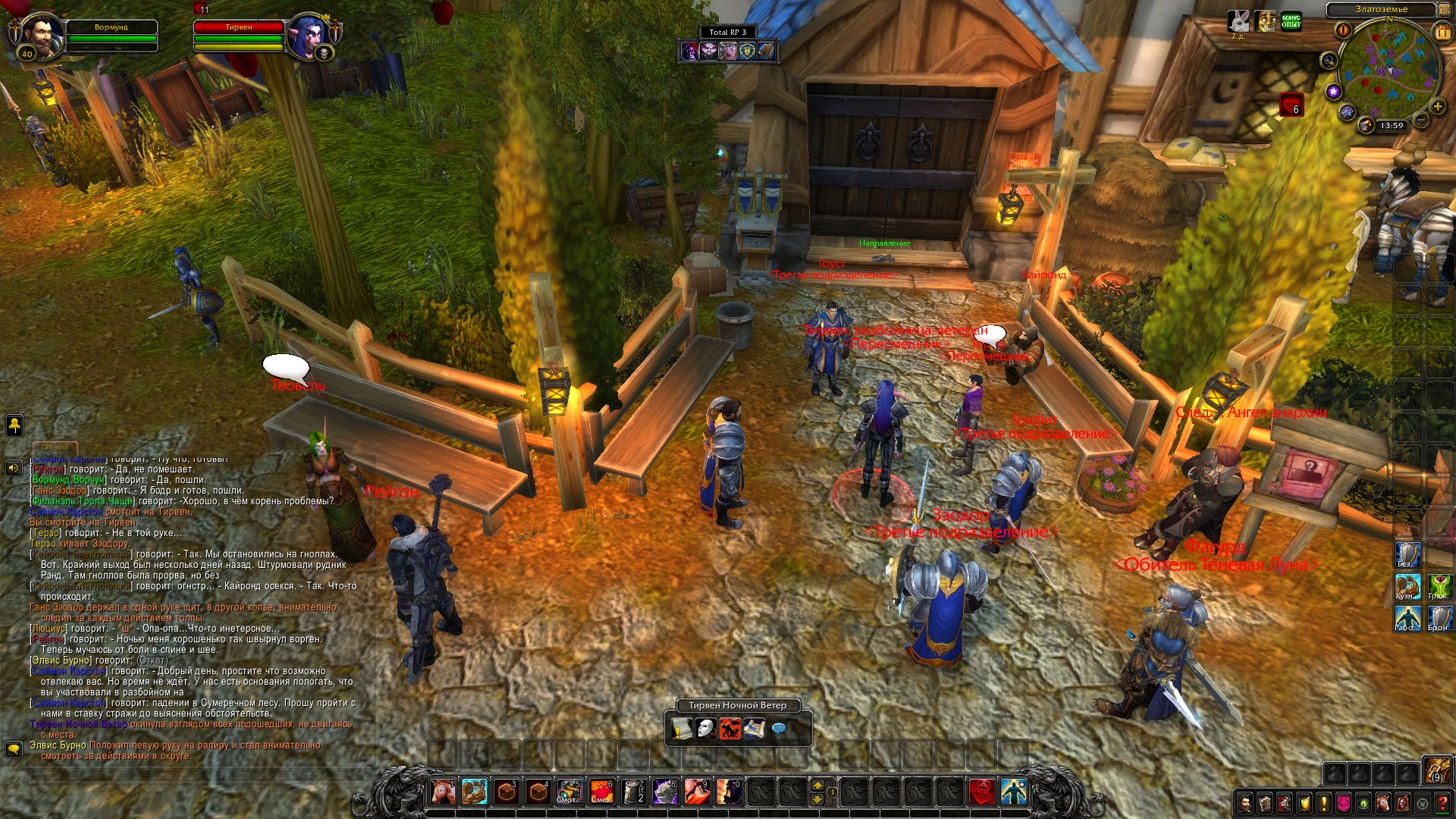Viewport: 1456px width, 819px height.
Task: Open the tracking magnifier button by the minimap
Action: pyautogui.click(x=1329, y=61)
